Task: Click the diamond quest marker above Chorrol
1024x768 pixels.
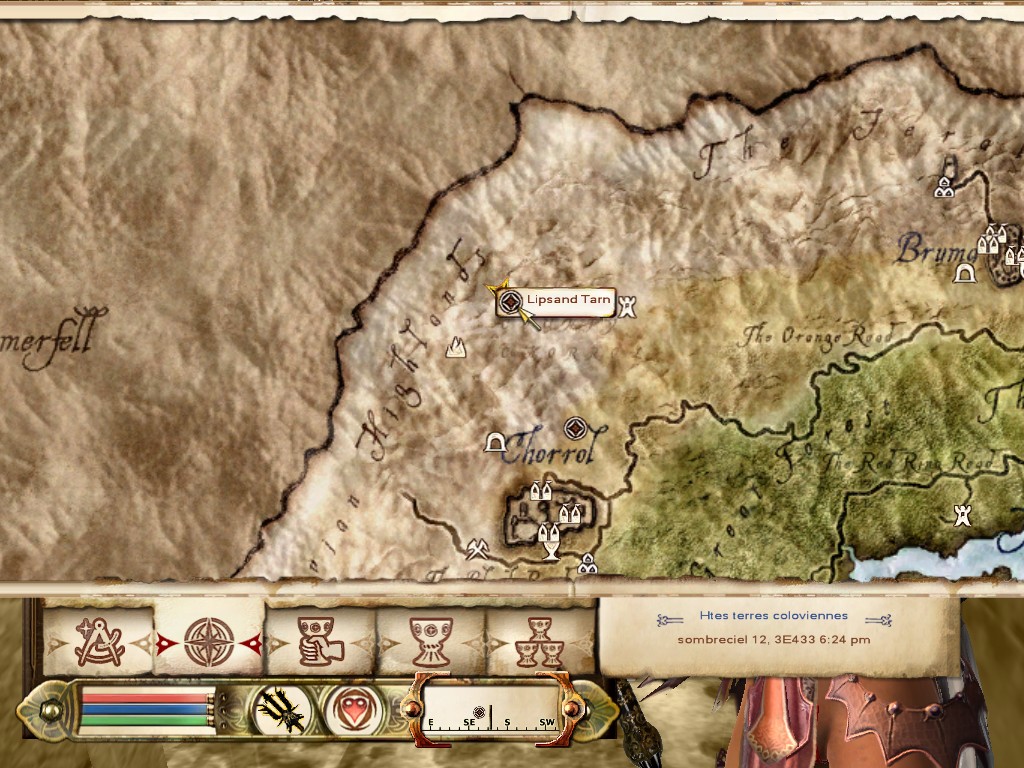Action: click(x=575, y=429)
